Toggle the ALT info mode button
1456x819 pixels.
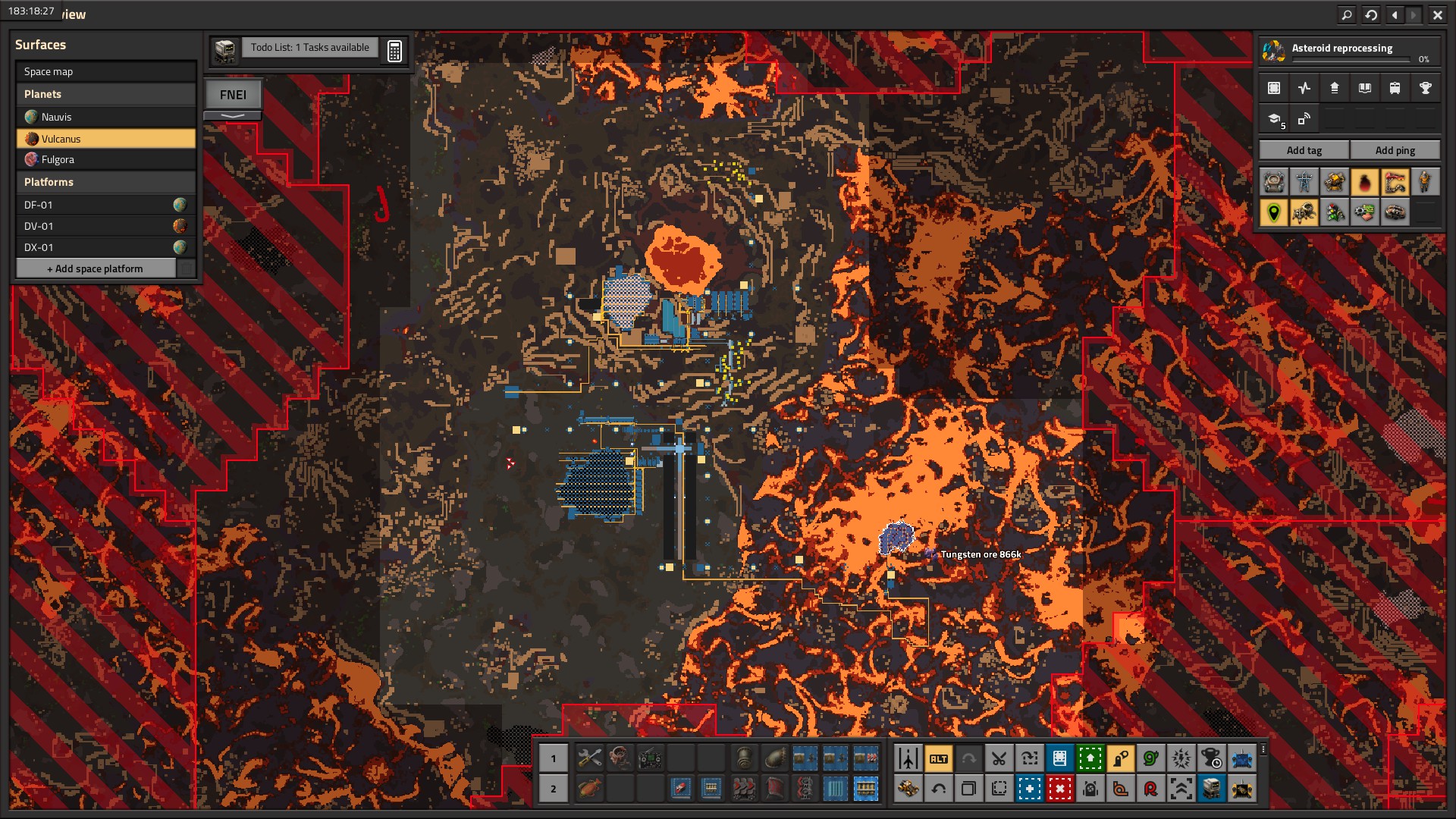coord(938,758)
